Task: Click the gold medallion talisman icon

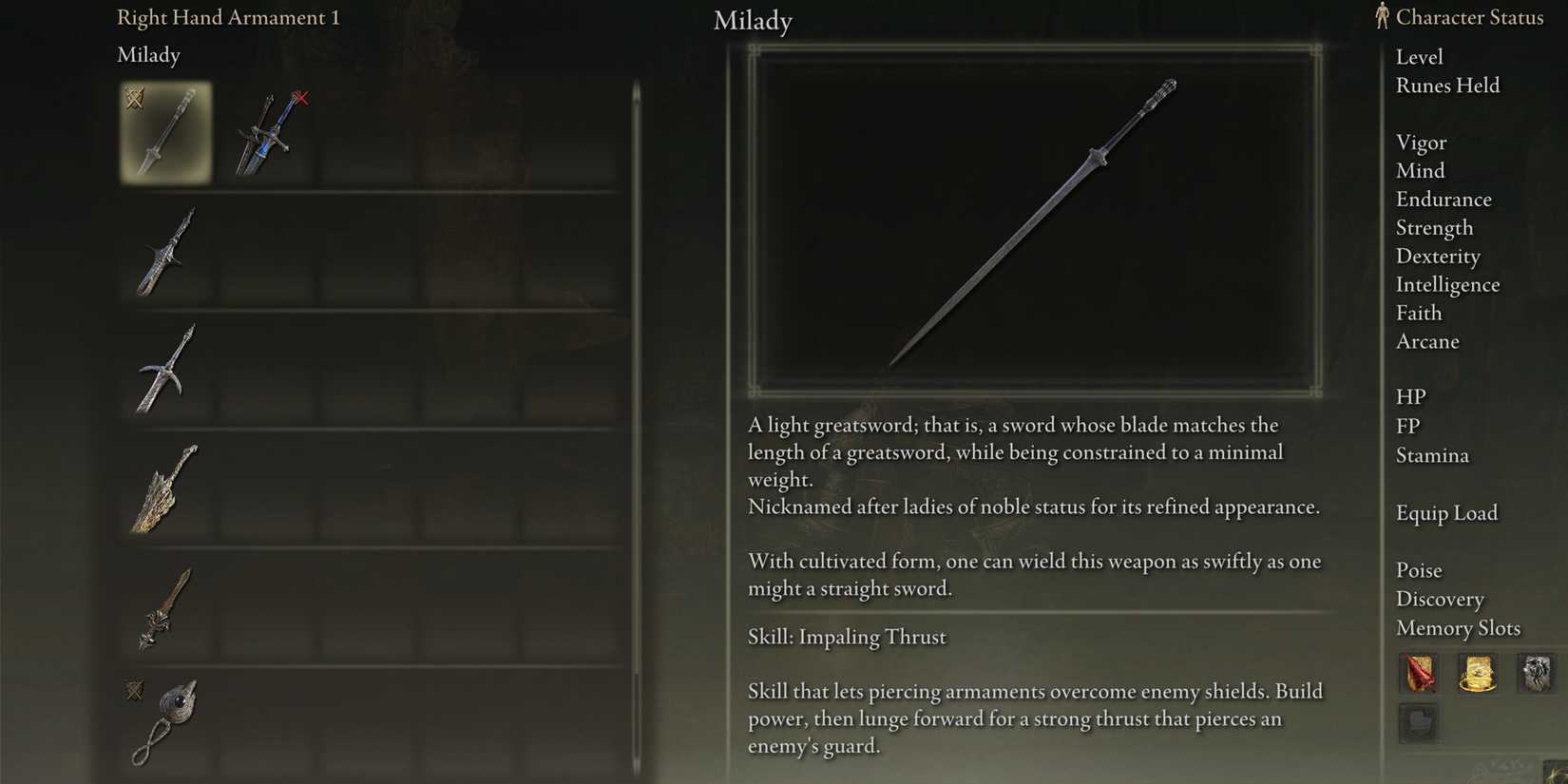Action: tap(1476, 674)
